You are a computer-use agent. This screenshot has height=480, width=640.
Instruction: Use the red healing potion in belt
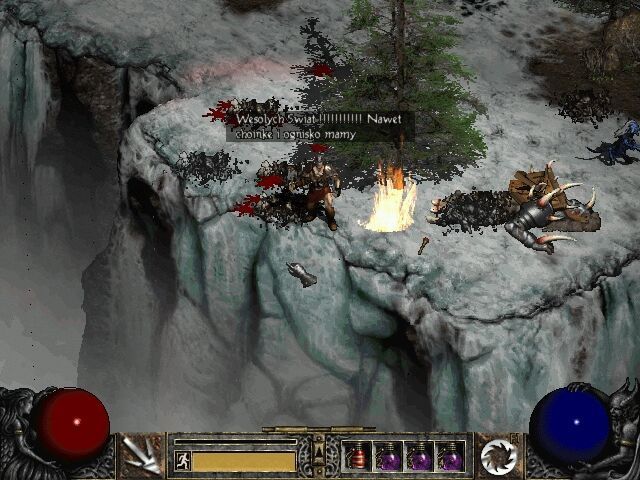(x=357, y=457)
